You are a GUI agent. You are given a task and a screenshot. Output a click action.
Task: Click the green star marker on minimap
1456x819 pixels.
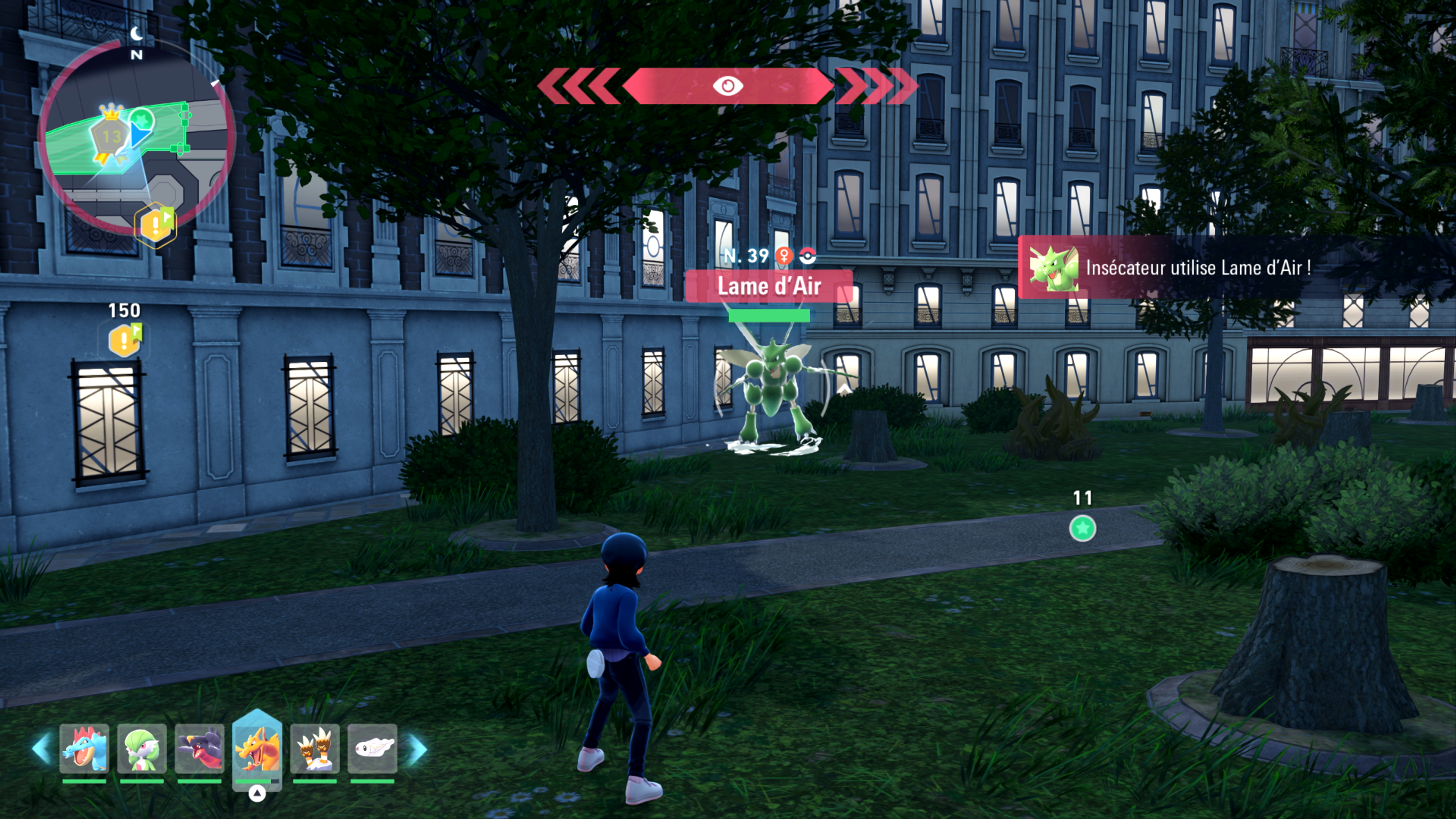(141, 119)
